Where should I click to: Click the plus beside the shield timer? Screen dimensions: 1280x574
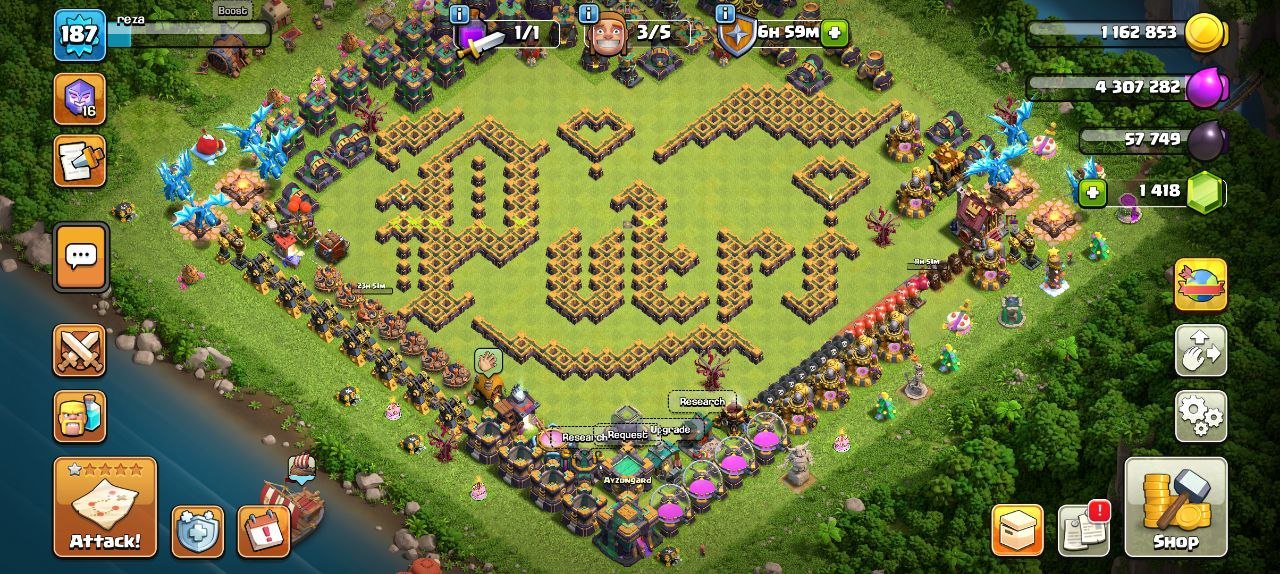(835, 33)
